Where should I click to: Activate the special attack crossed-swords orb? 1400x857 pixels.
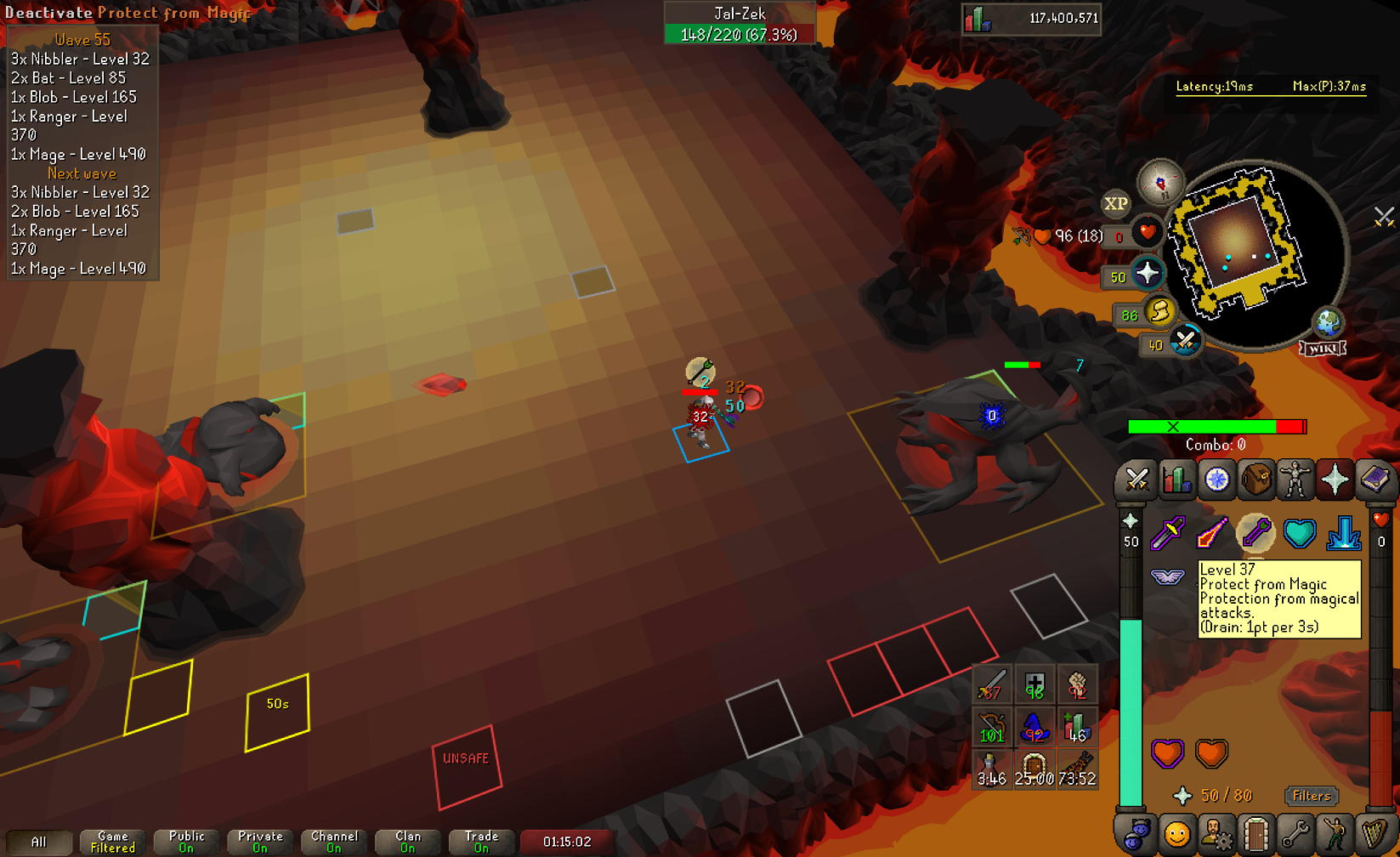tap(1184, 343)
